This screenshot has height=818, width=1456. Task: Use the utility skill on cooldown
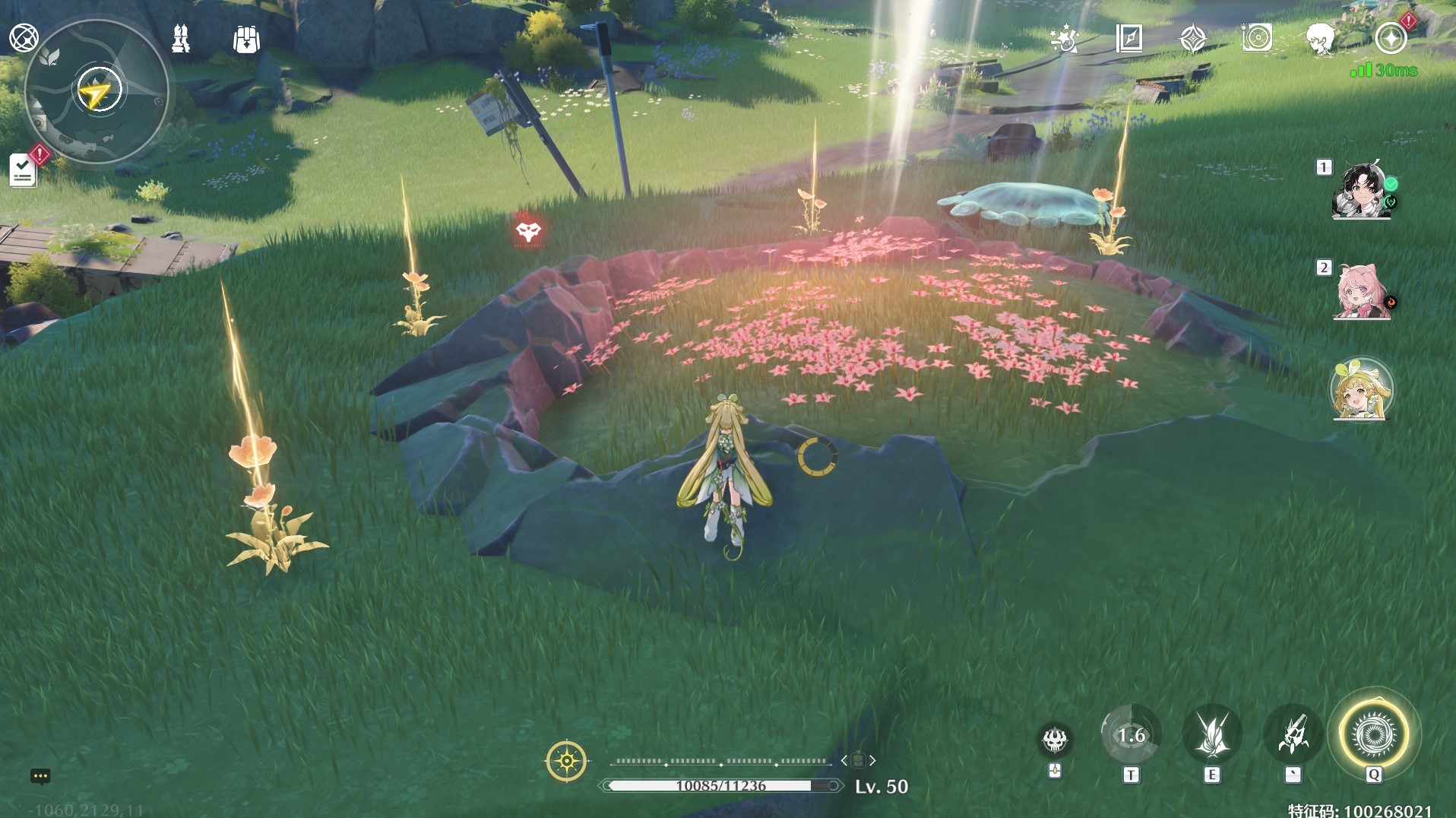click(x=1131, y=735)
